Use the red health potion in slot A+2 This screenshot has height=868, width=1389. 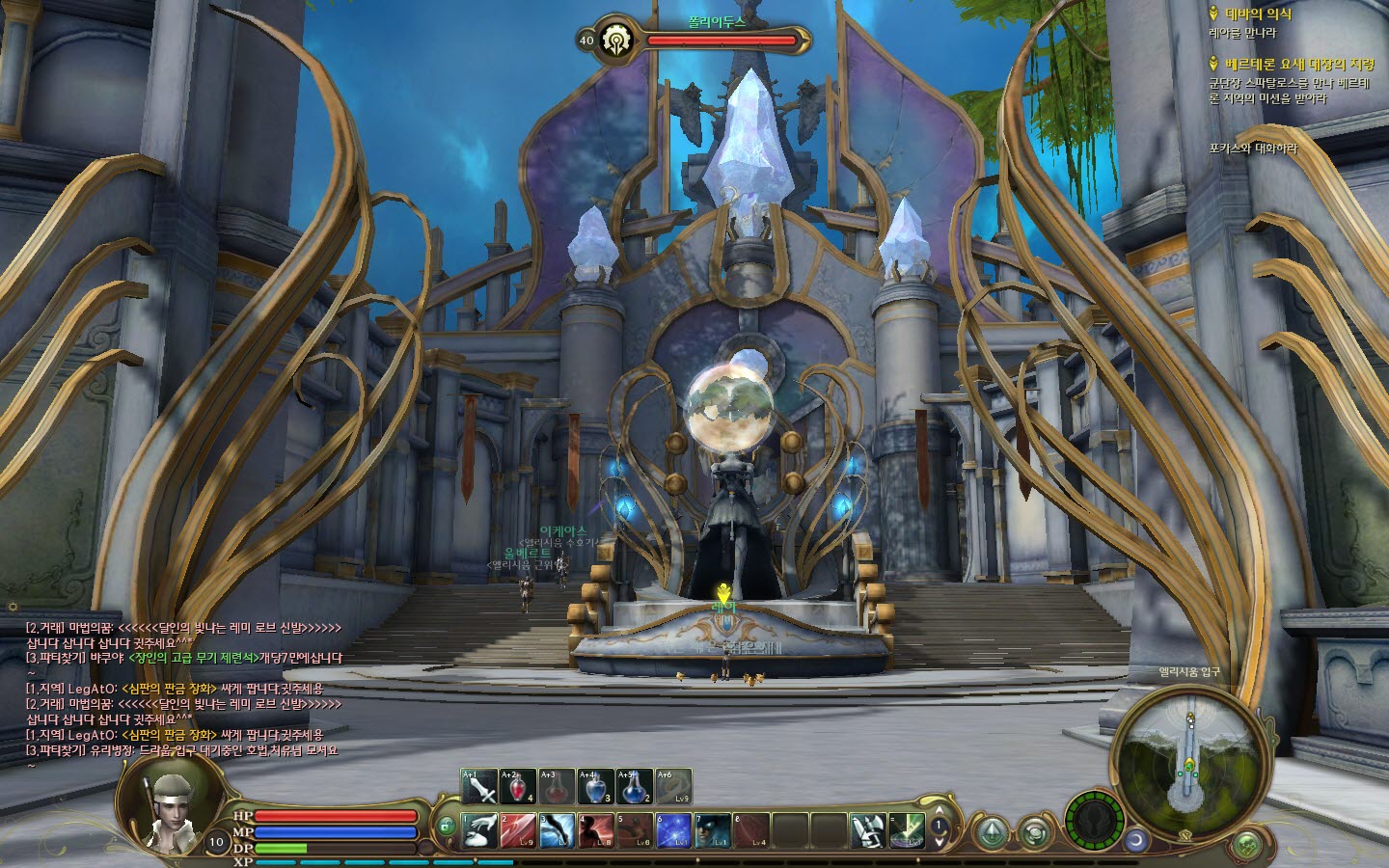[x=518, y=787]
